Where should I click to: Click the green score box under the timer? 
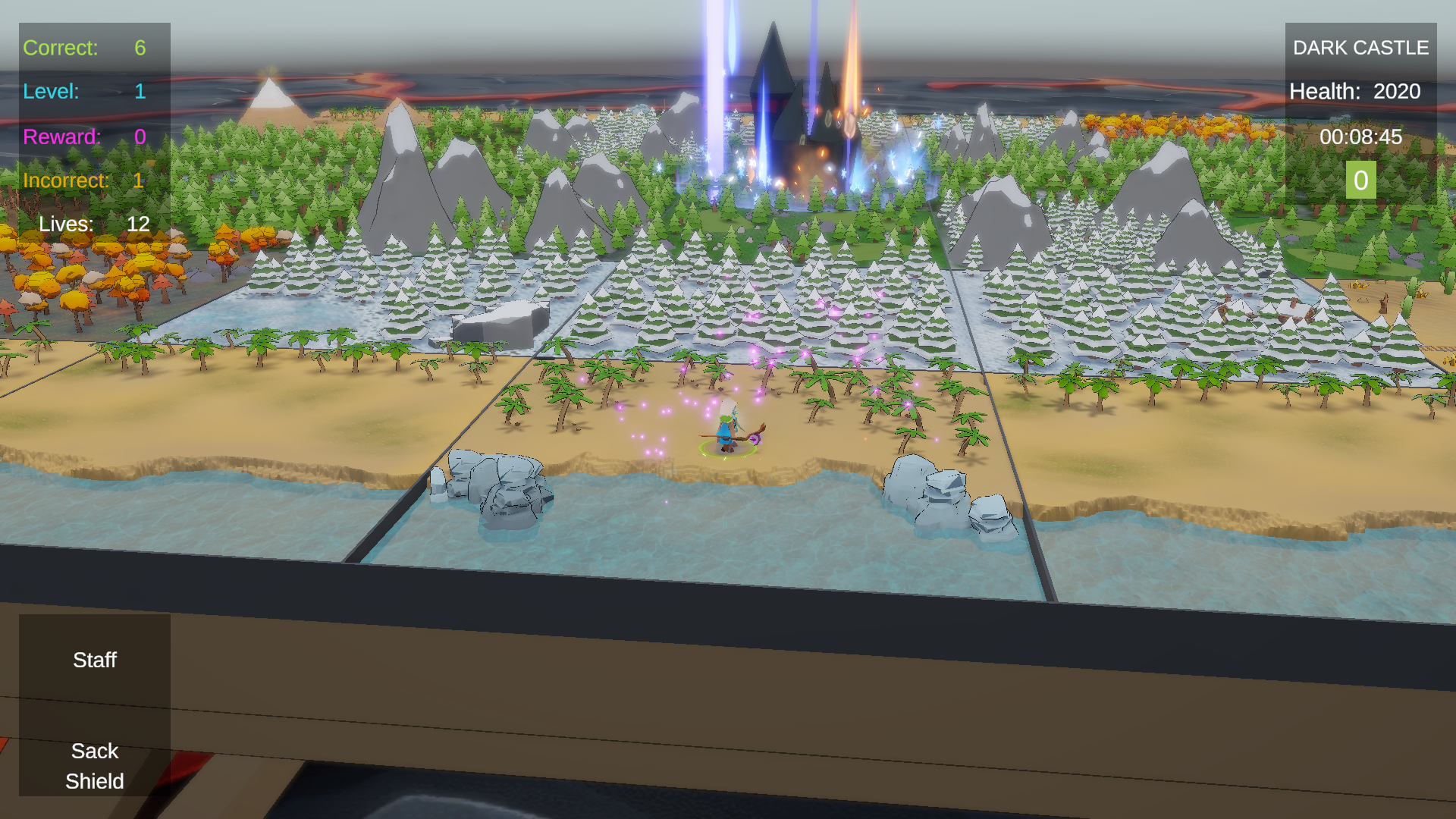tap(1360, 180)
